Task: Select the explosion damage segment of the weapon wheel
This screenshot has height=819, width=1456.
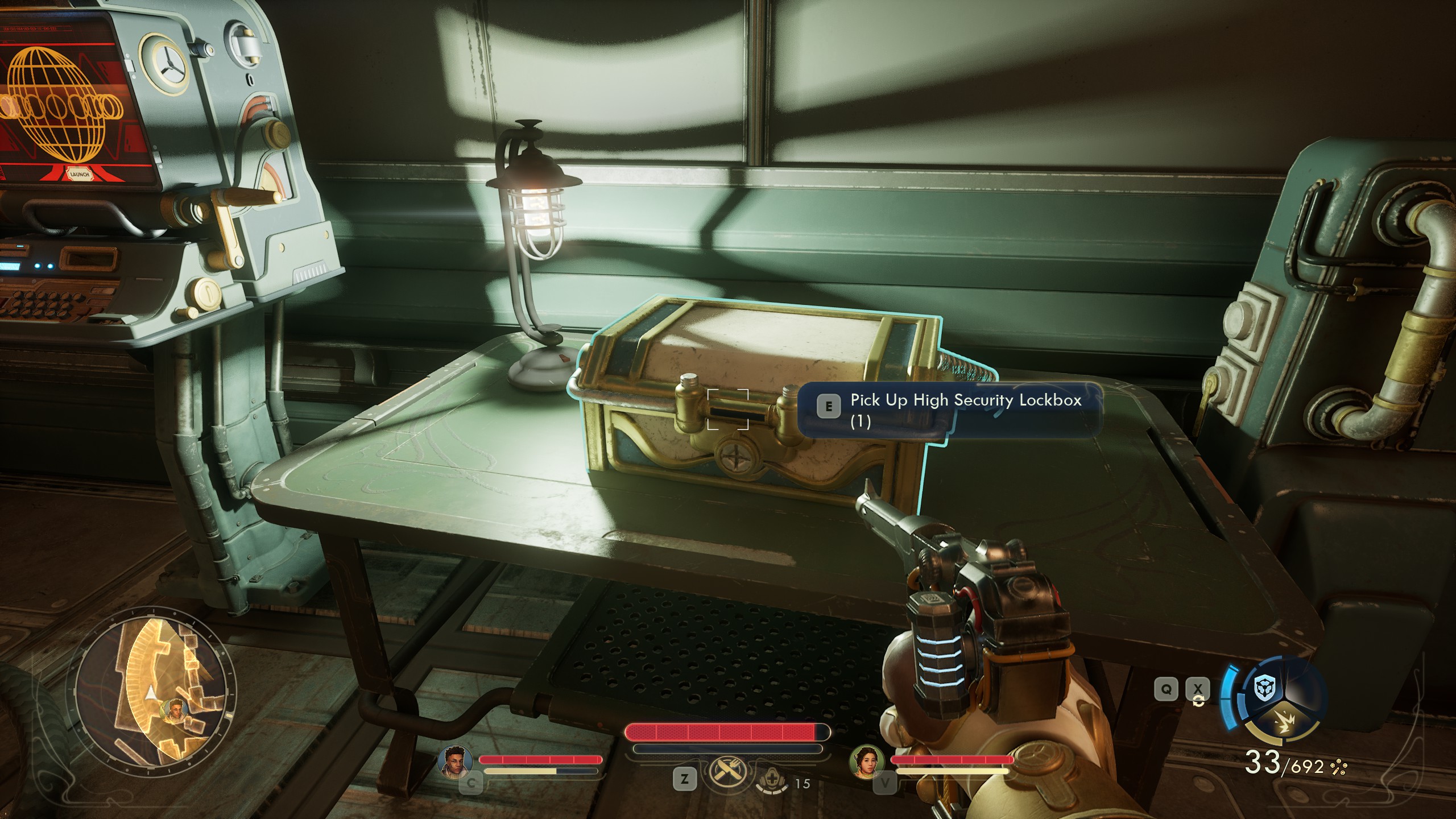Action: coord(1285,722)
